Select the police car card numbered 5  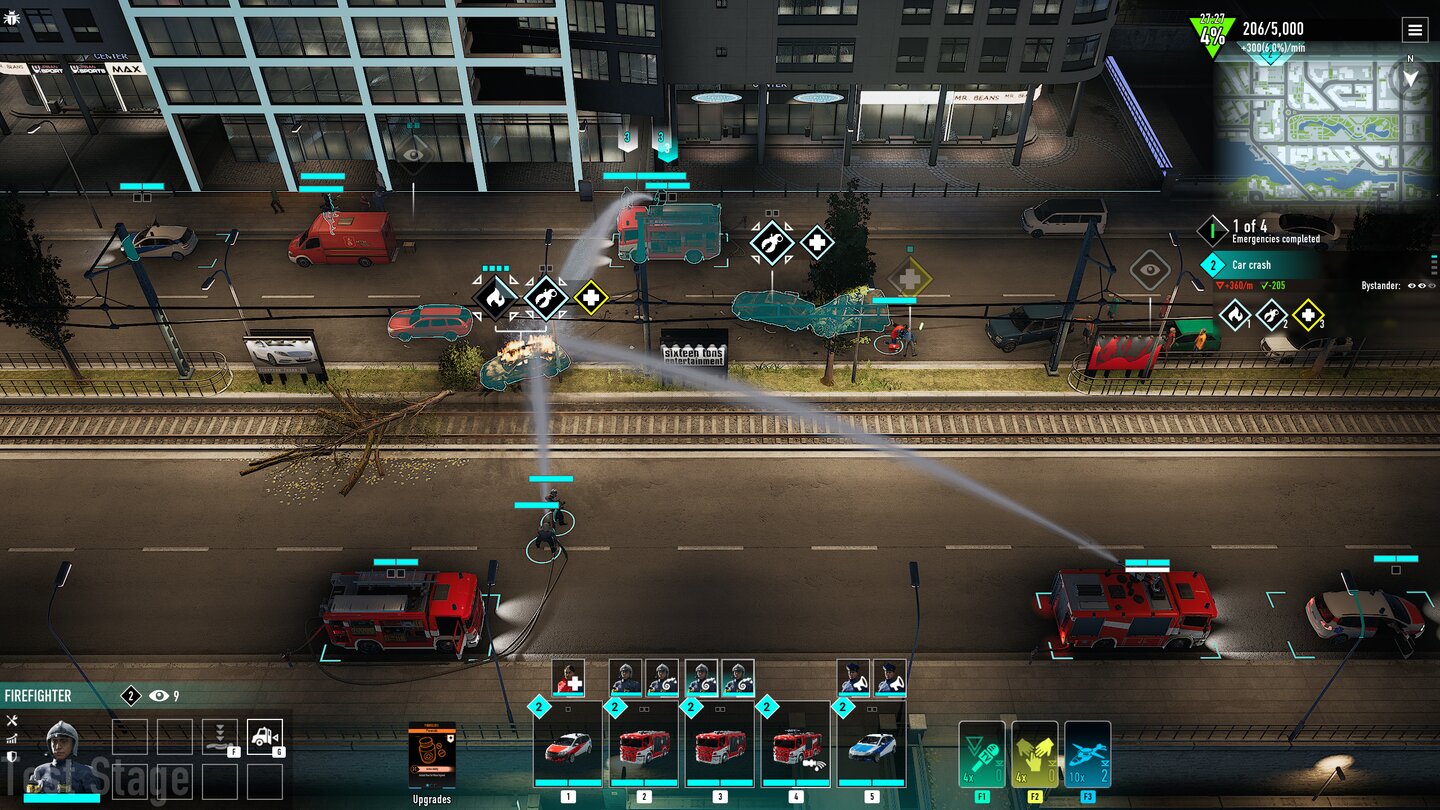[872, 744]
